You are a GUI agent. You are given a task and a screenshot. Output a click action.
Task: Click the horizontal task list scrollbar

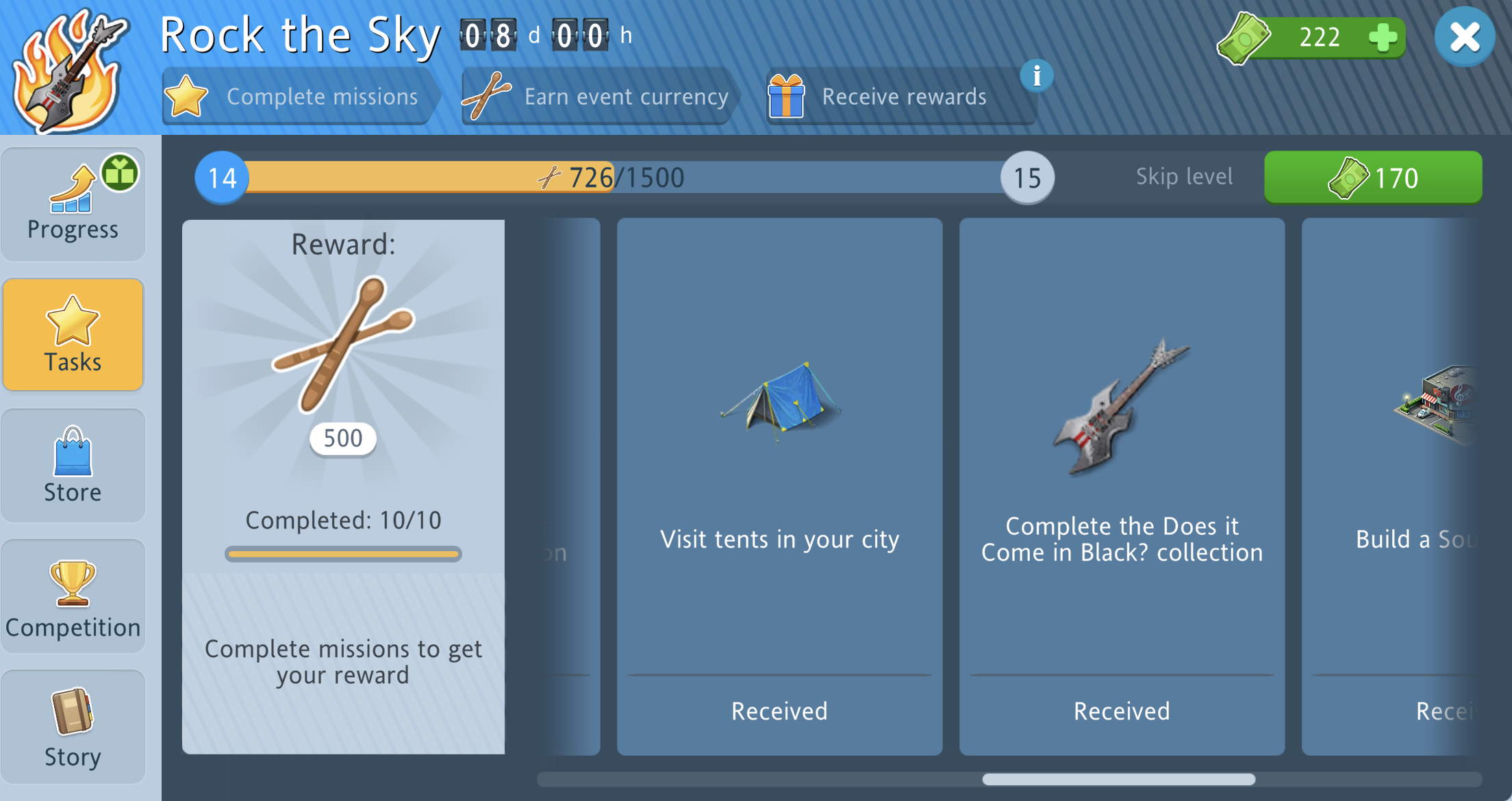pyautogui.click(x=1118, y=779)
